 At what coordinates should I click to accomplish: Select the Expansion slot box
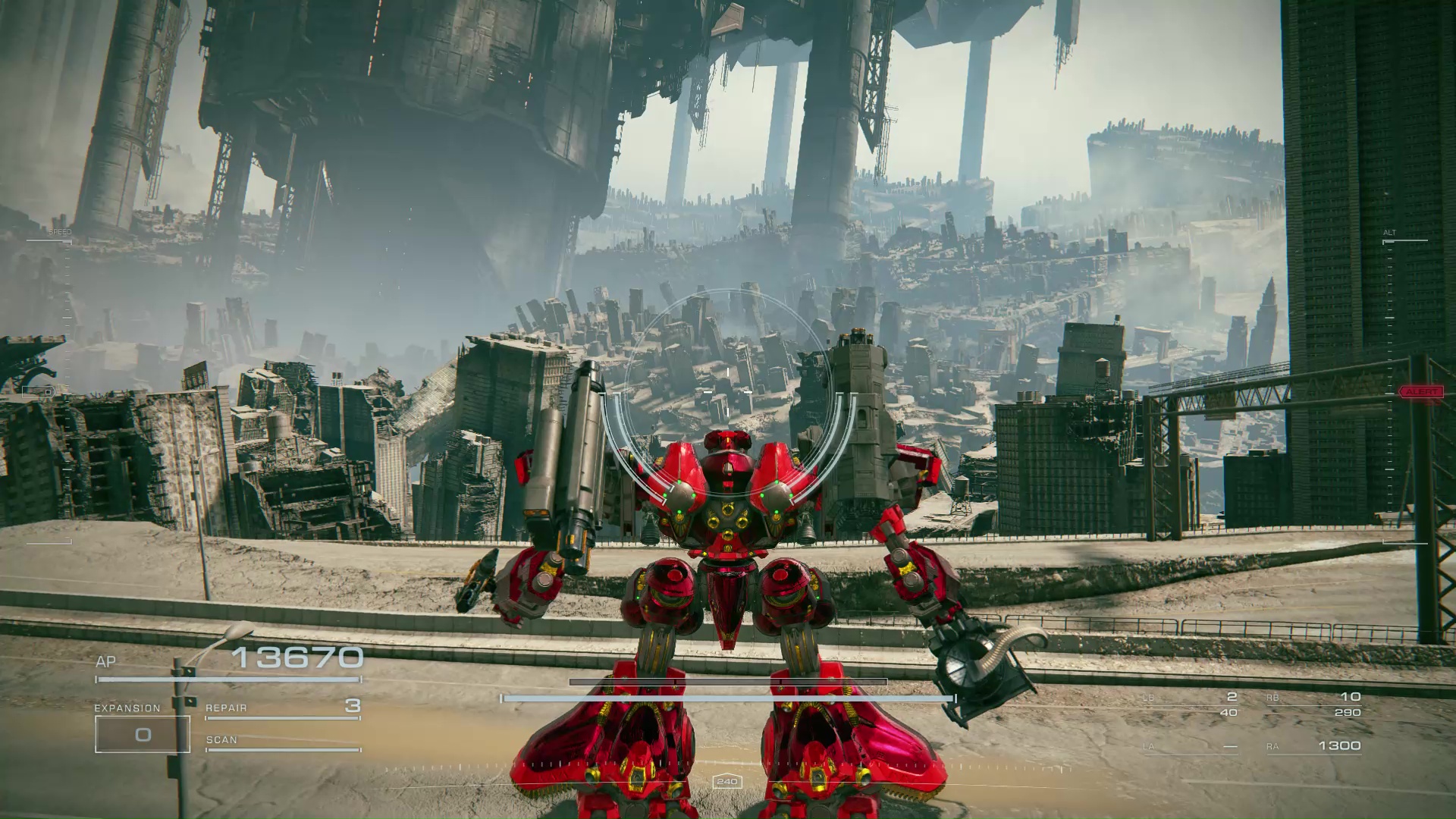(143, 734)
